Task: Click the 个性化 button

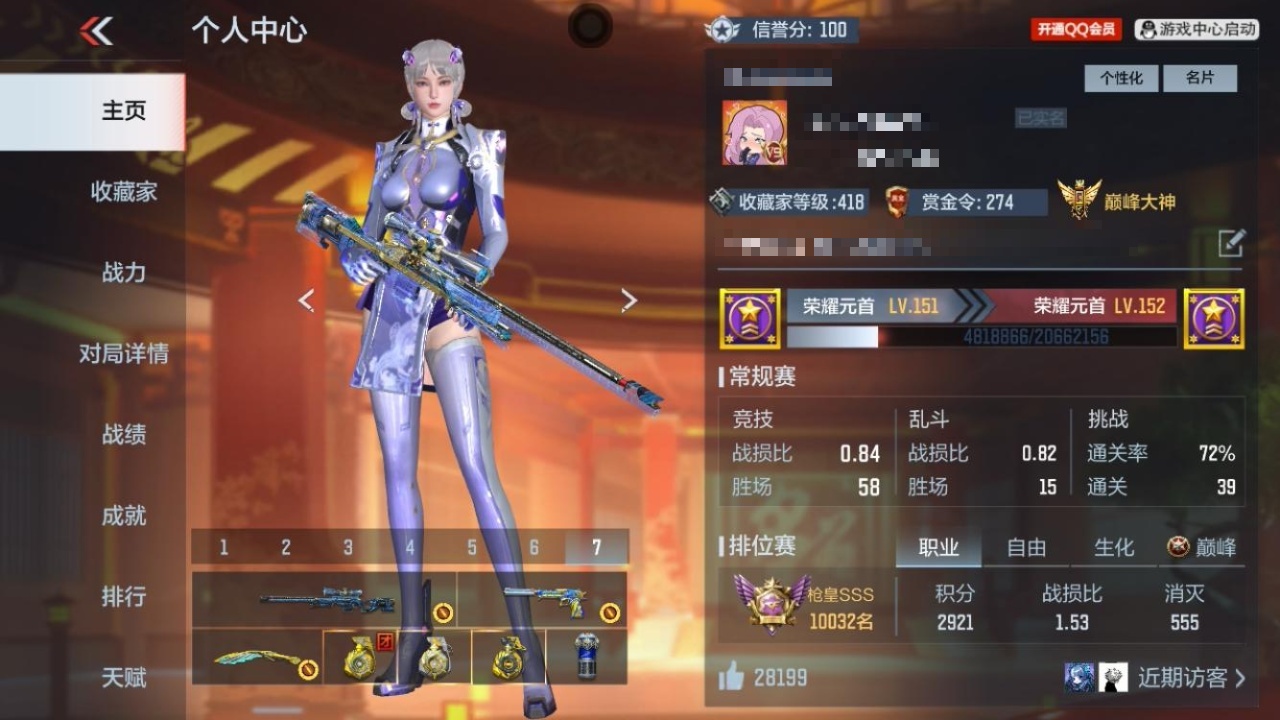Action: (x=1121, y=78)
